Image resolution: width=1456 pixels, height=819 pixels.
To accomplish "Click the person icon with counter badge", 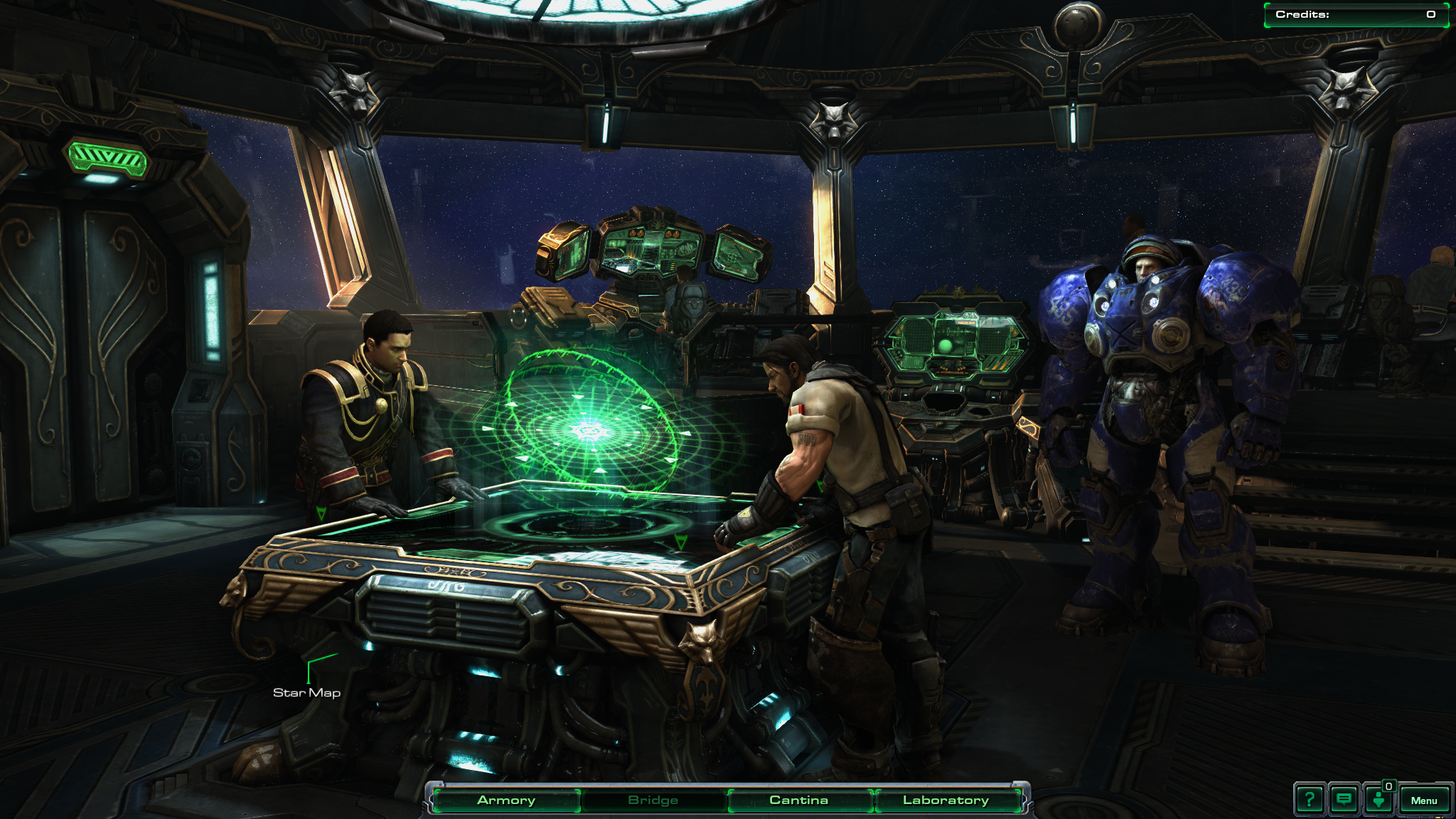I will point(1379,800).
